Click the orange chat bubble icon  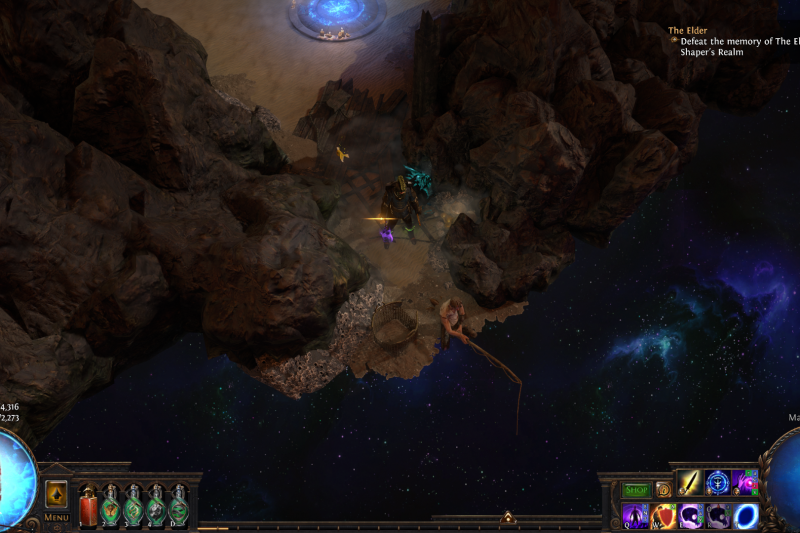click(x=664, y=490)
